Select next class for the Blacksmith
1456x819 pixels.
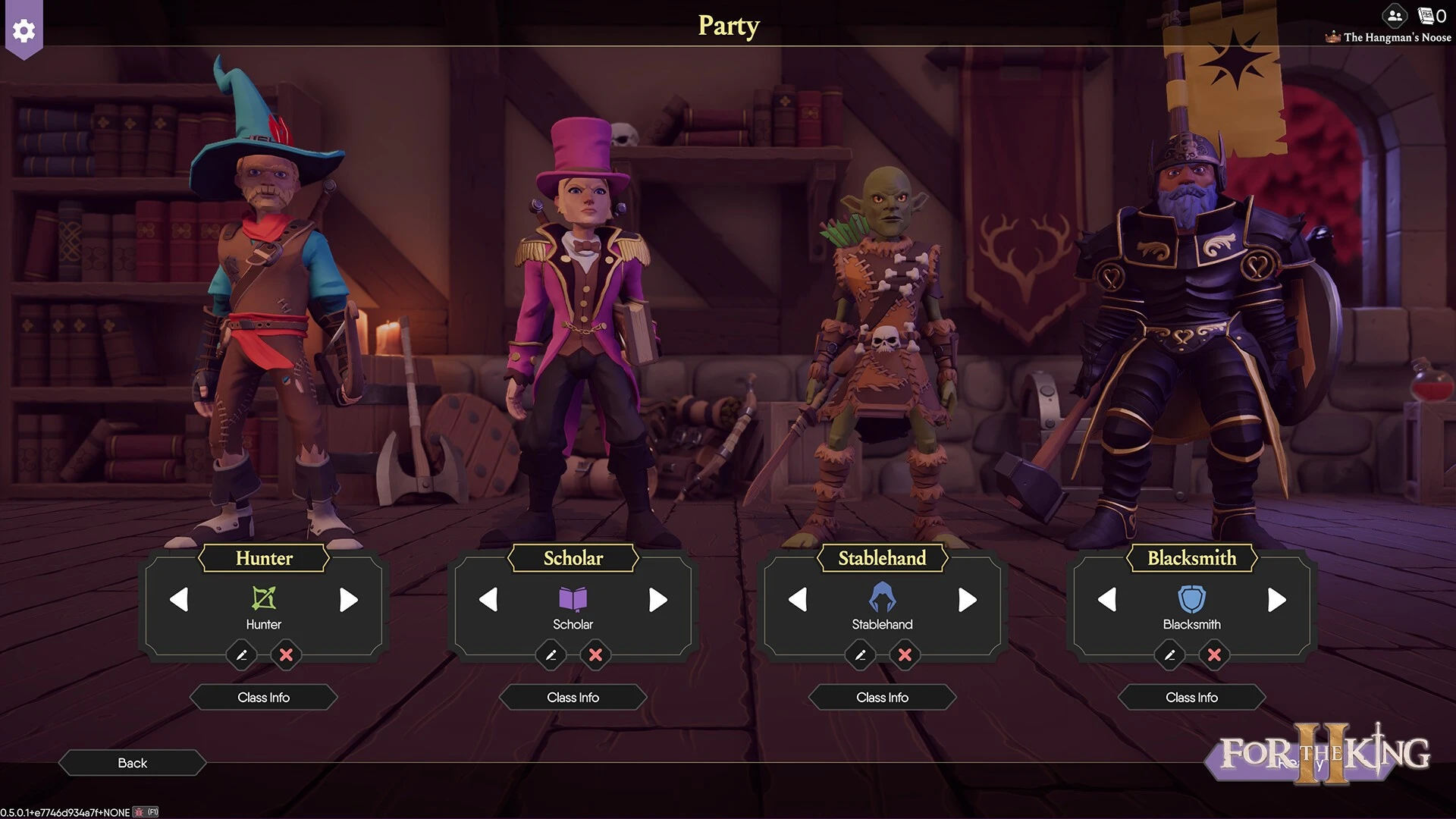click(x=1276, y=600)
